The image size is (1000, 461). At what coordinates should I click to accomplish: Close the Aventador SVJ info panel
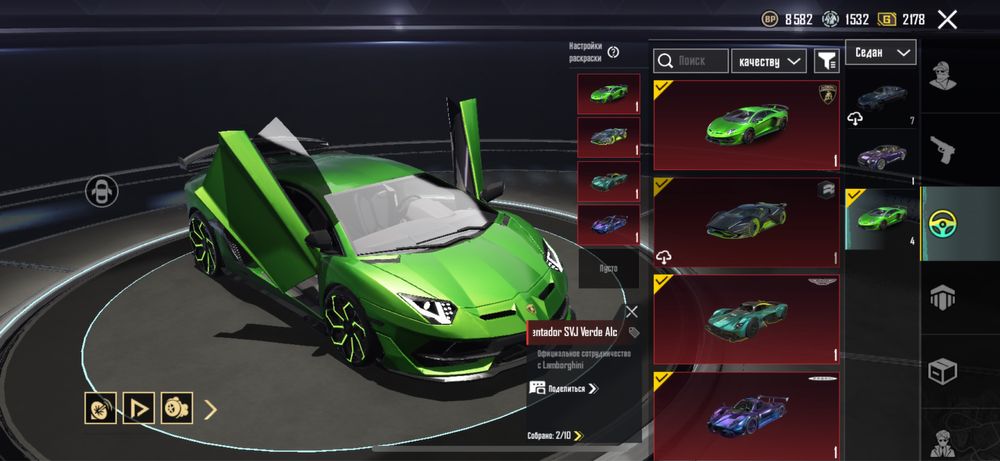coord(631,311)
